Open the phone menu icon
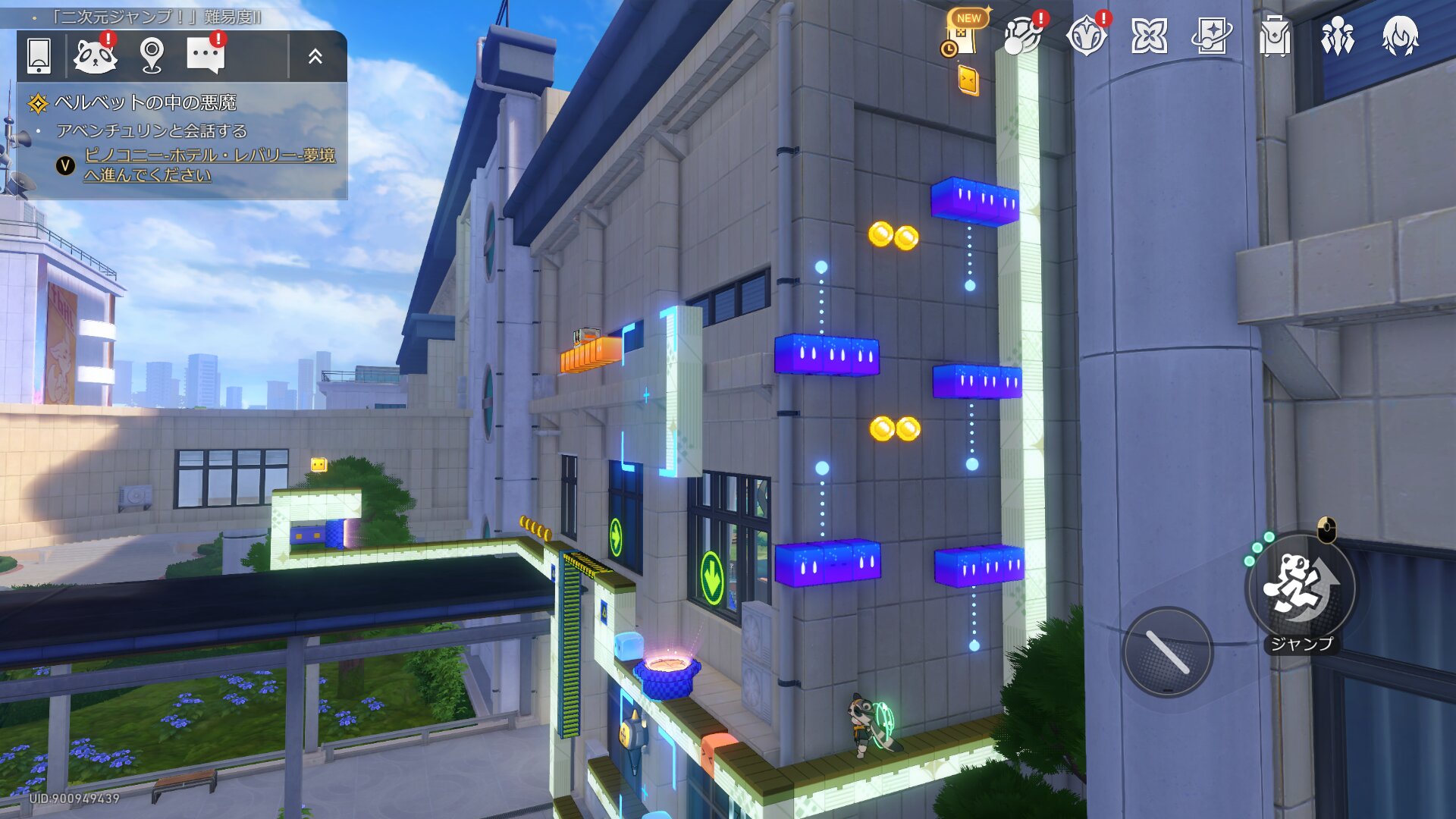Image resolution: width=1456 pixels, height=819 pixels. [x=39, y=55]
